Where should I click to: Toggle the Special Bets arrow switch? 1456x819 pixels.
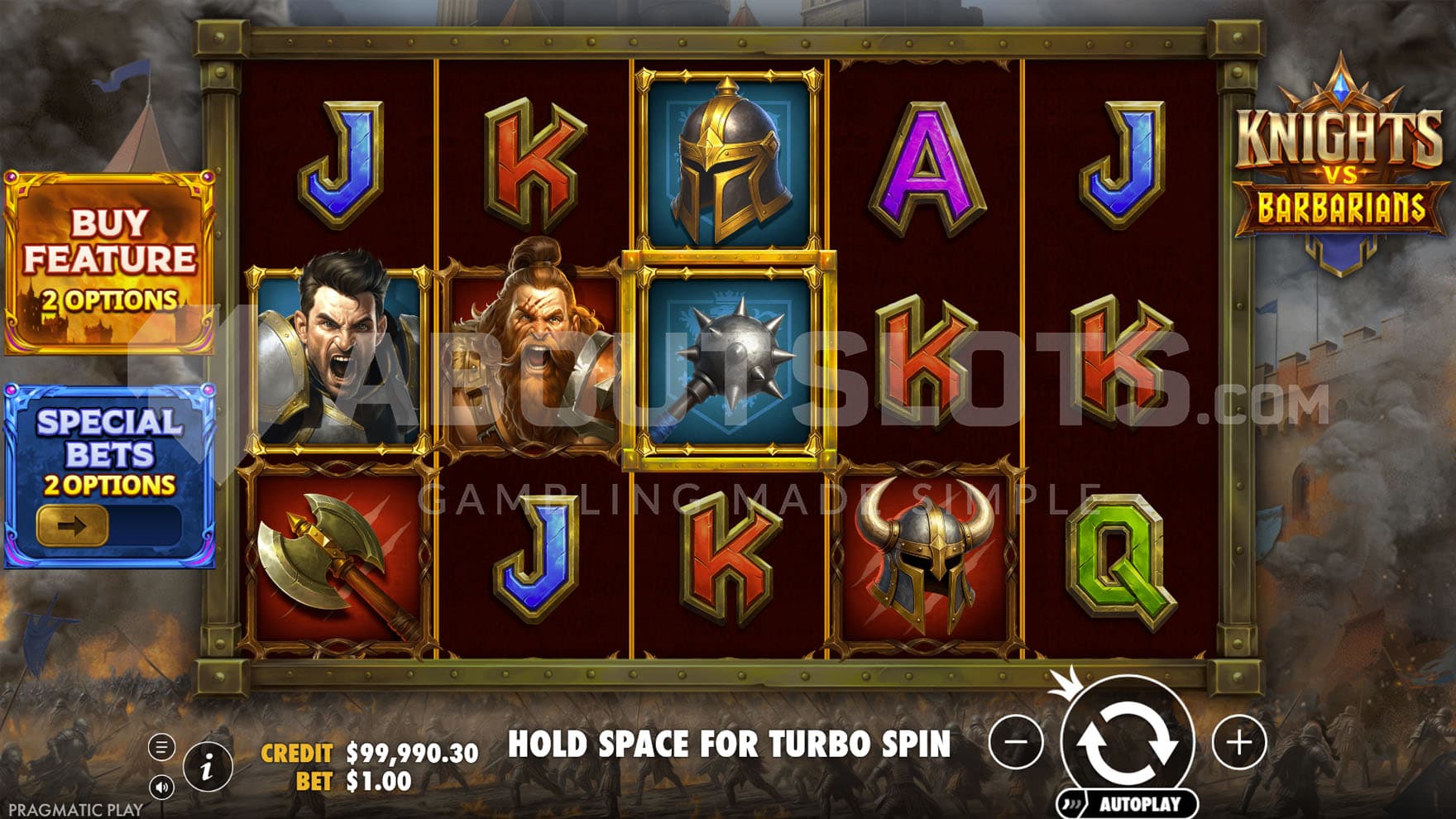tap(73, 526)
